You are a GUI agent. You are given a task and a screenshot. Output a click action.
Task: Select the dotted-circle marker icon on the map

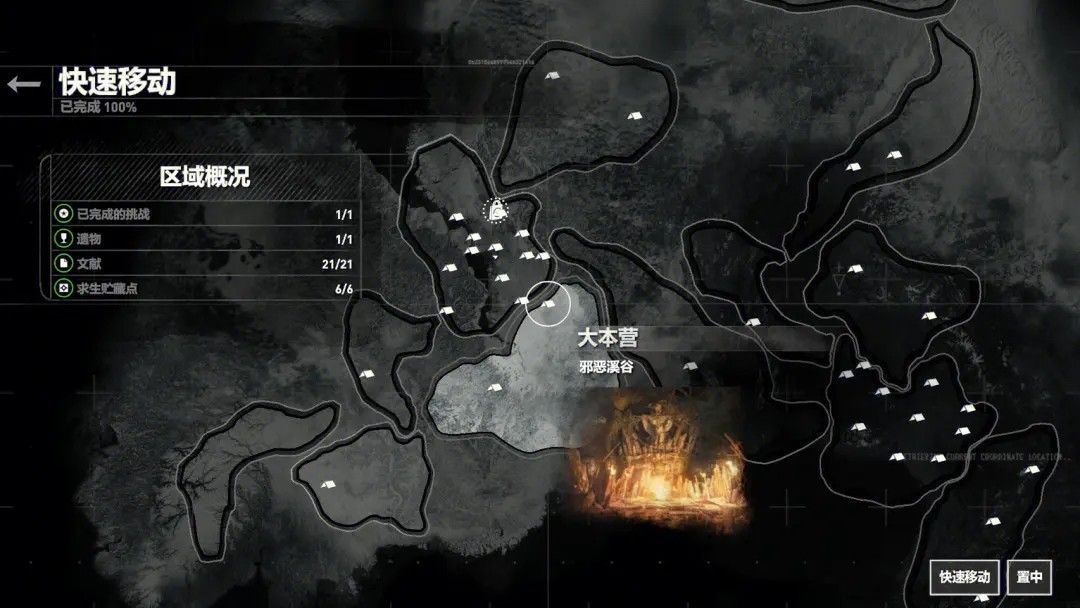(495, 210)
